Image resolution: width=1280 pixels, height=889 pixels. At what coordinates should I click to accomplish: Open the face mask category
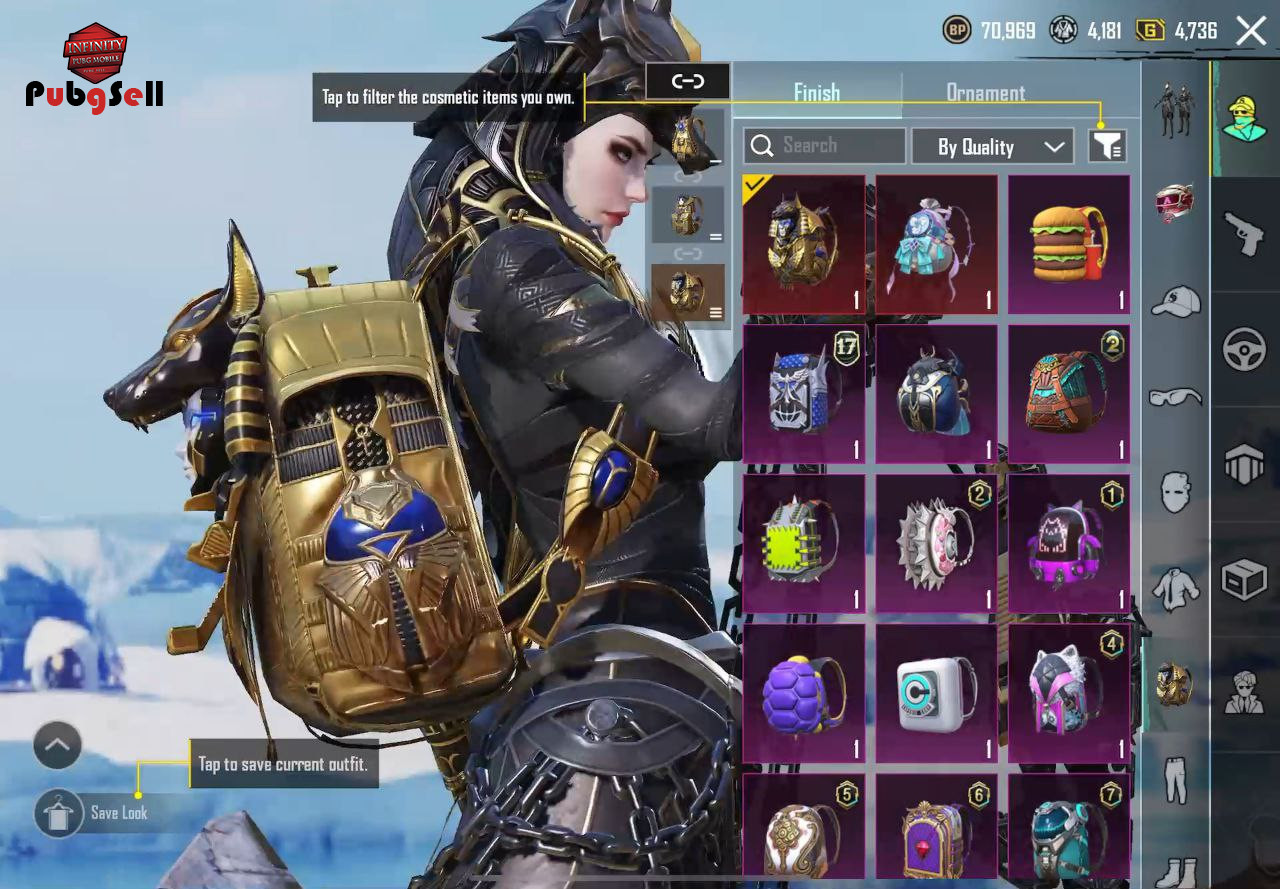coord(1175,492)
